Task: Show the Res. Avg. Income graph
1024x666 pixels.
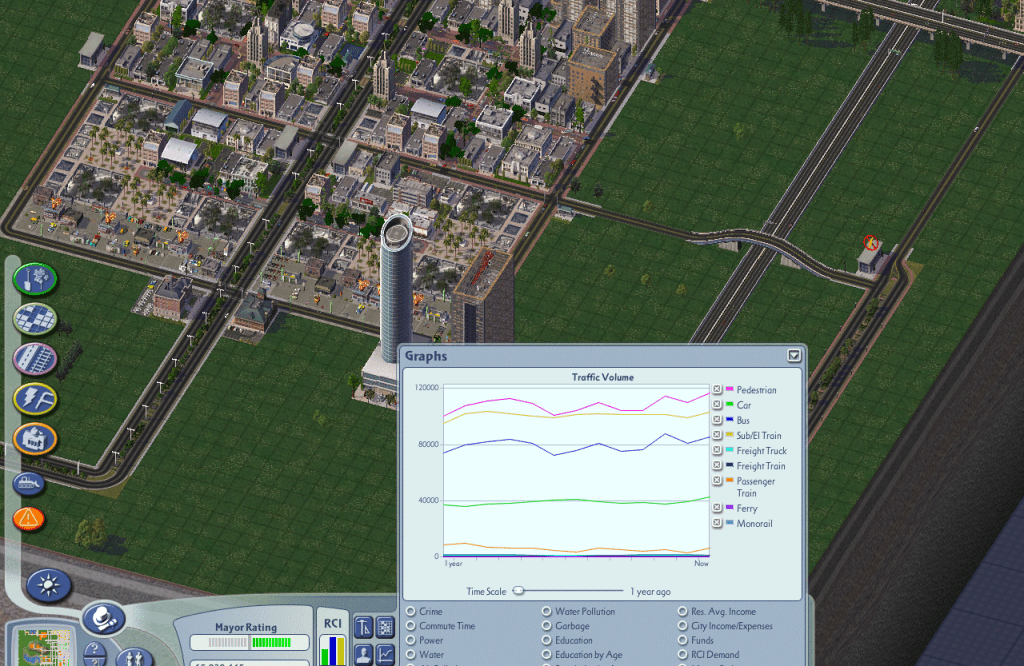Action: pyautogui.click(x=682, y=612)
